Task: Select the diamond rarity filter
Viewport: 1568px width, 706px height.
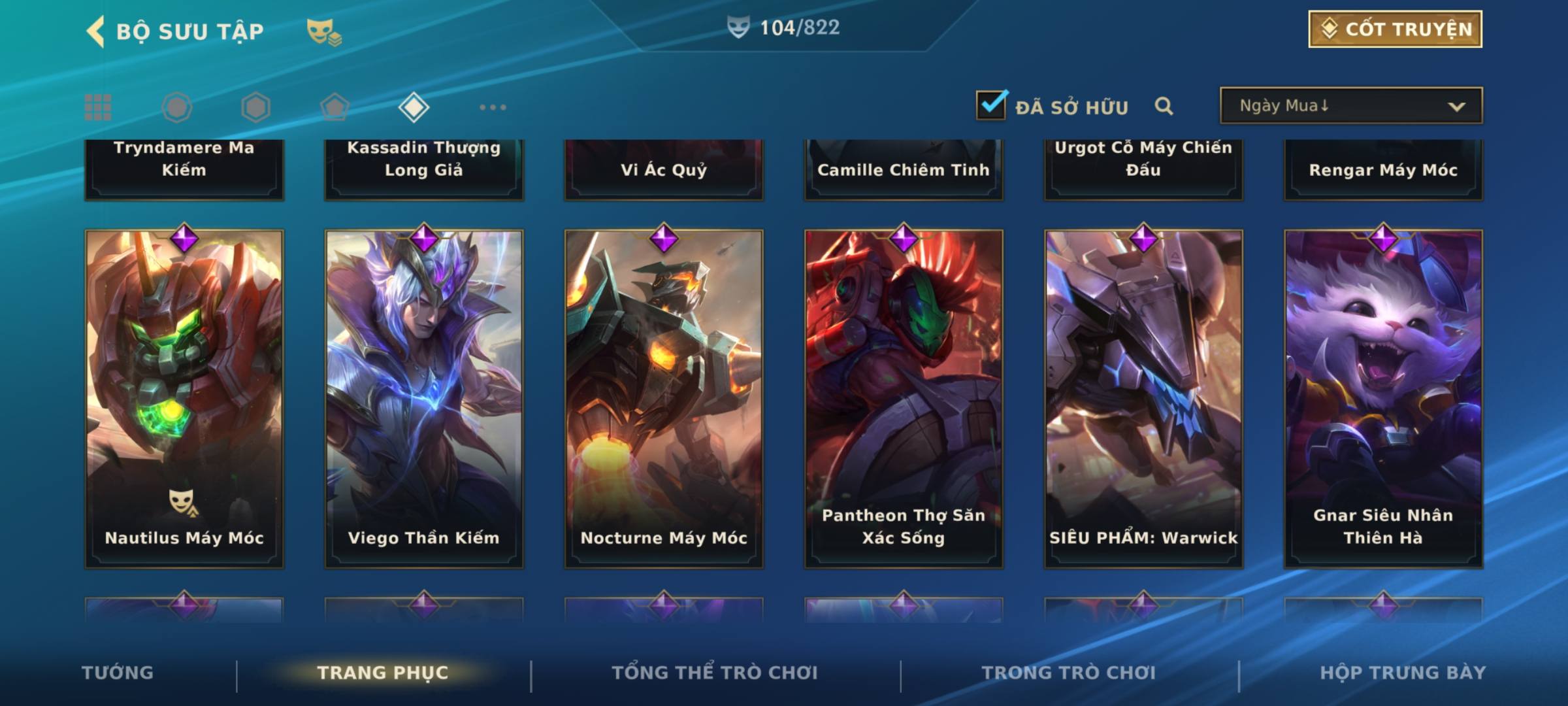Action: tap(414, 107)
